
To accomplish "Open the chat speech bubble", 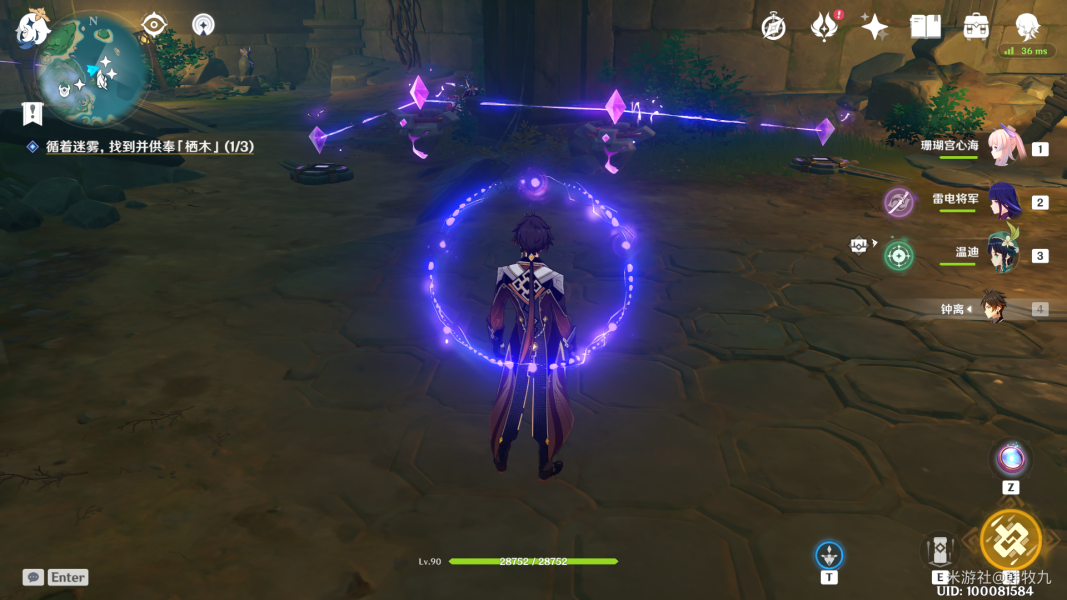I will pos(34,577).
